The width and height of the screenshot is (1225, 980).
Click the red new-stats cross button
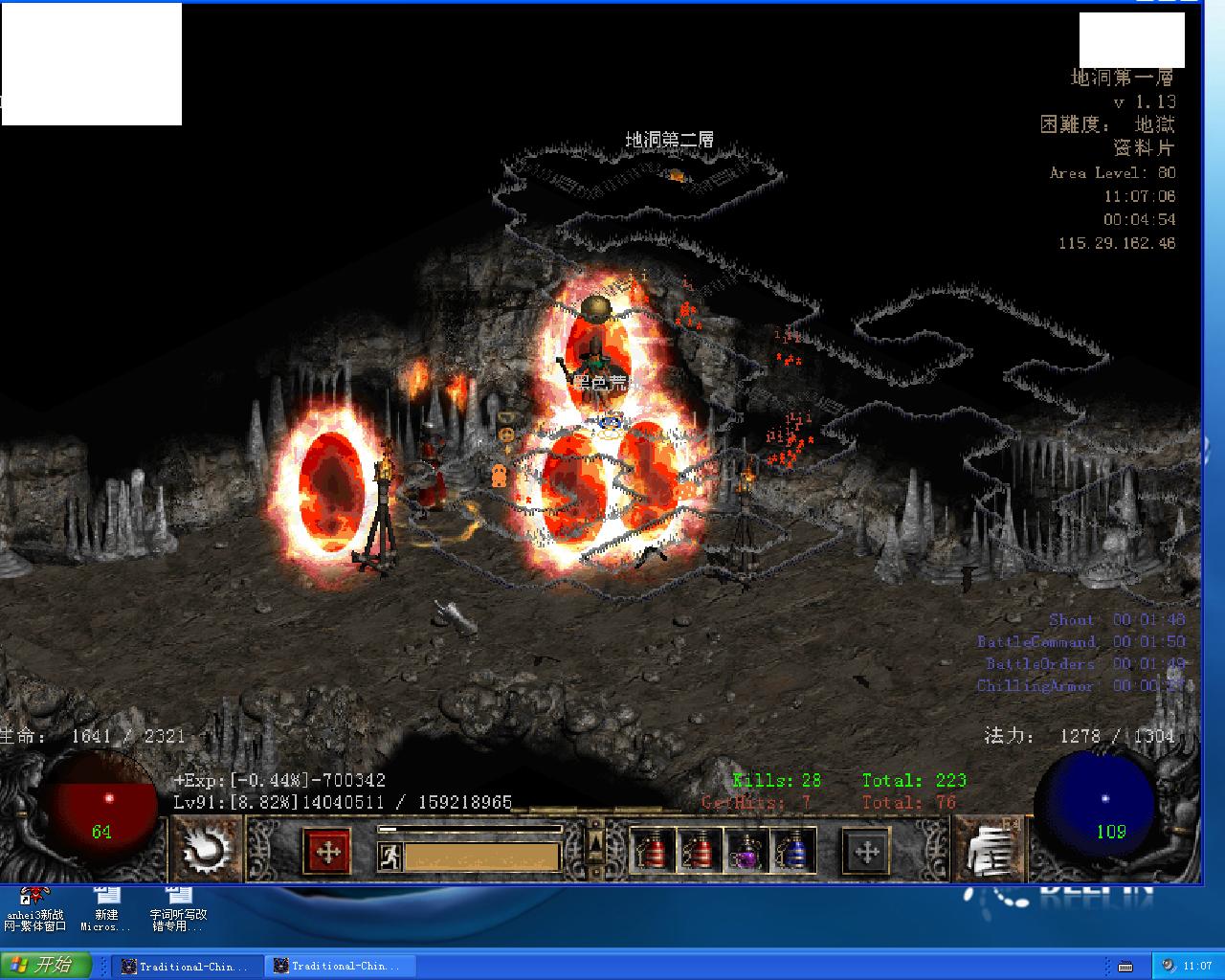pyautogui.click(x=327, y=851)
